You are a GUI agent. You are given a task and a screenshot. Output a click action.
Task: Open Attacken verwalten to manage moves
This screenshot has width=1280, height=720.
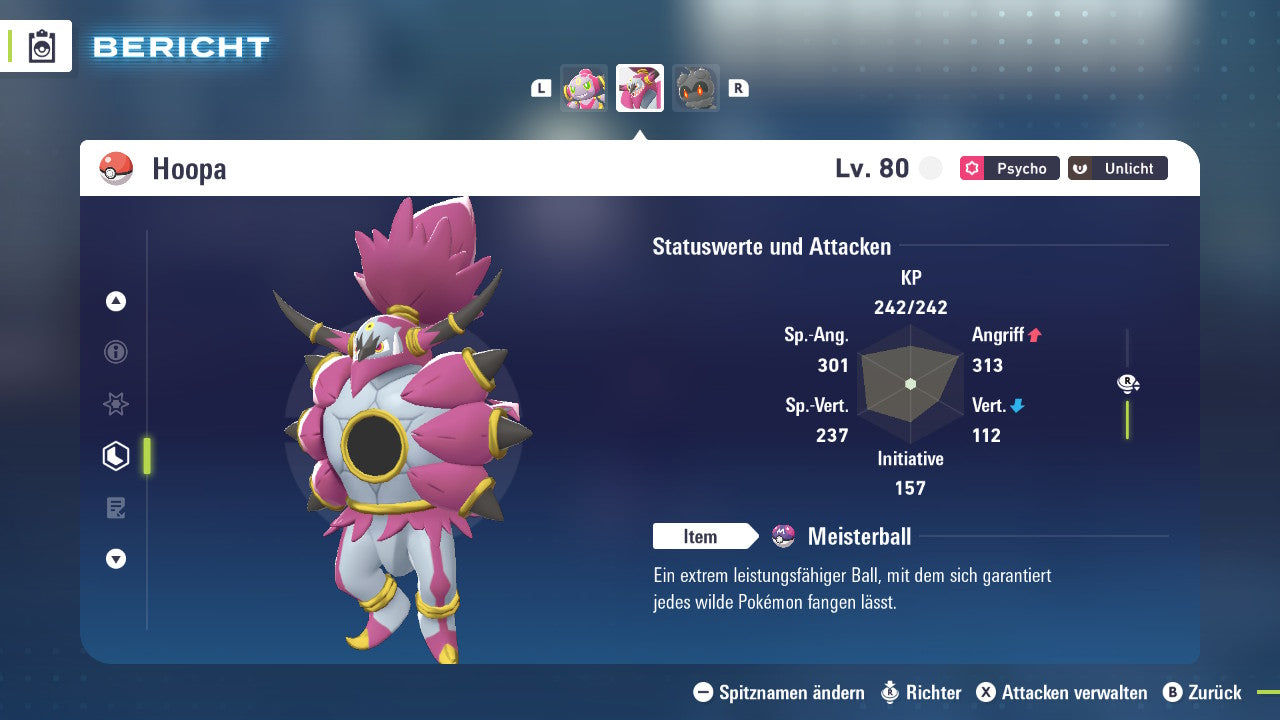coord(1061,692)
